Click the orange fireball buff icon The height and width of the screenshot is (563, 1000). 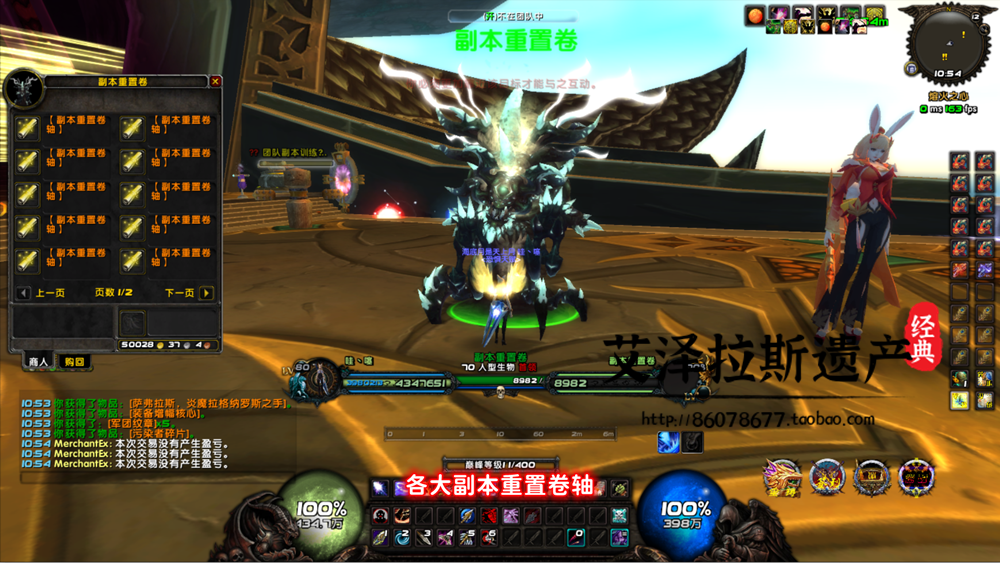tap(756, 14)
